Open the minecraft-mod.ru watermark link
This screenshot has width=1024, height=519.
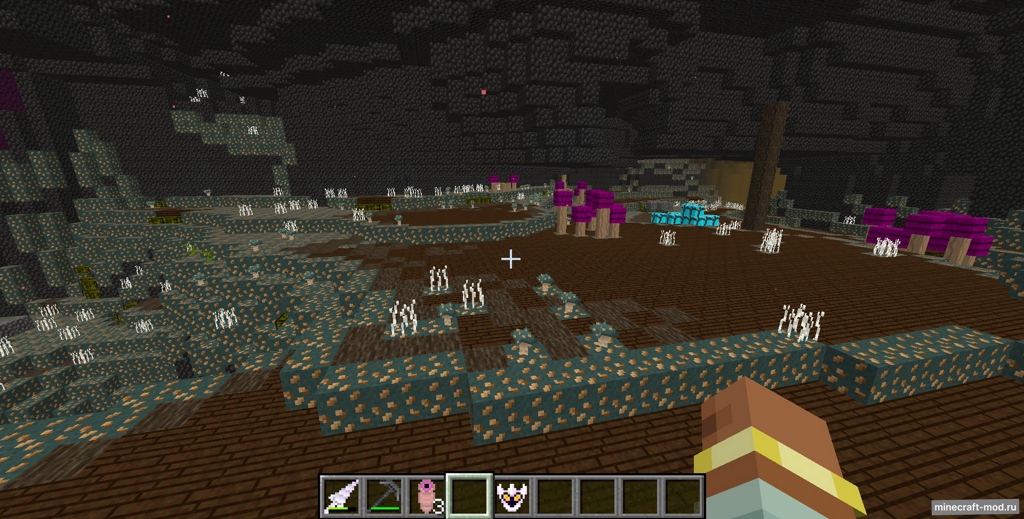975,507
